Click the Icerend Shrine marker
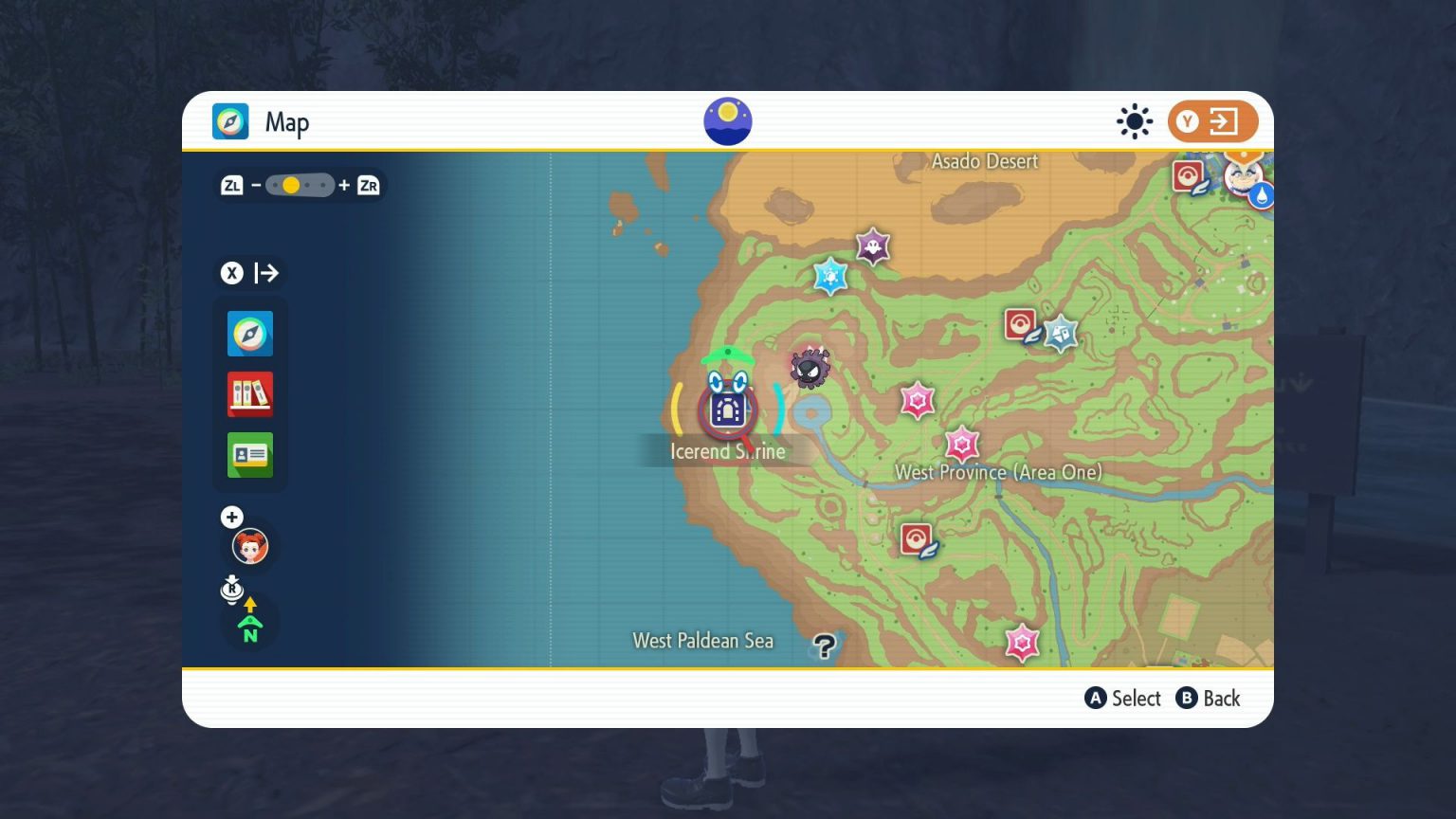 coord(727,409)
